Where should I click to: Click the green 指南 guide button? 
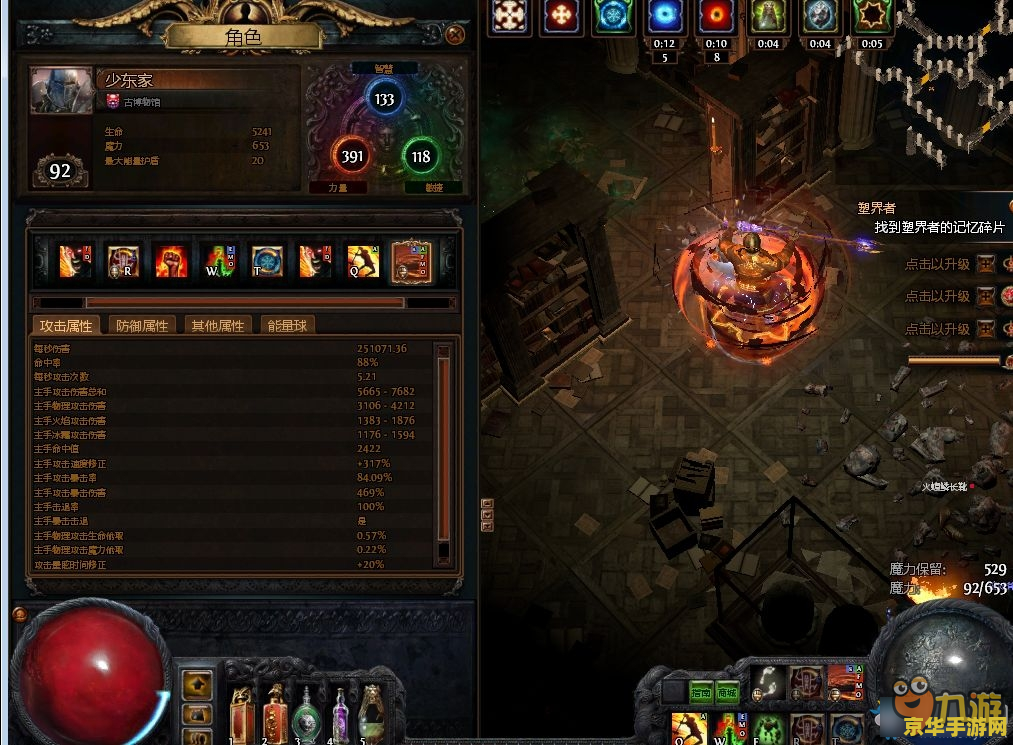pos(700,692)
